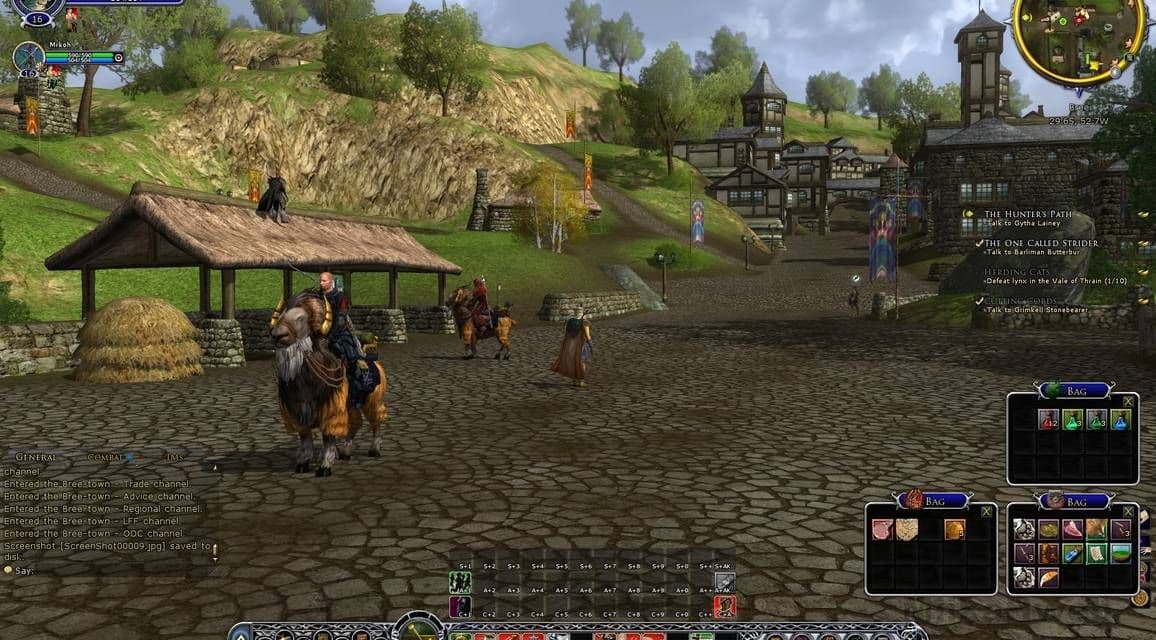Viewport: 1156px width, 640px height.
Task: Select the blue potion in the bag
Action: point(1121,420)
